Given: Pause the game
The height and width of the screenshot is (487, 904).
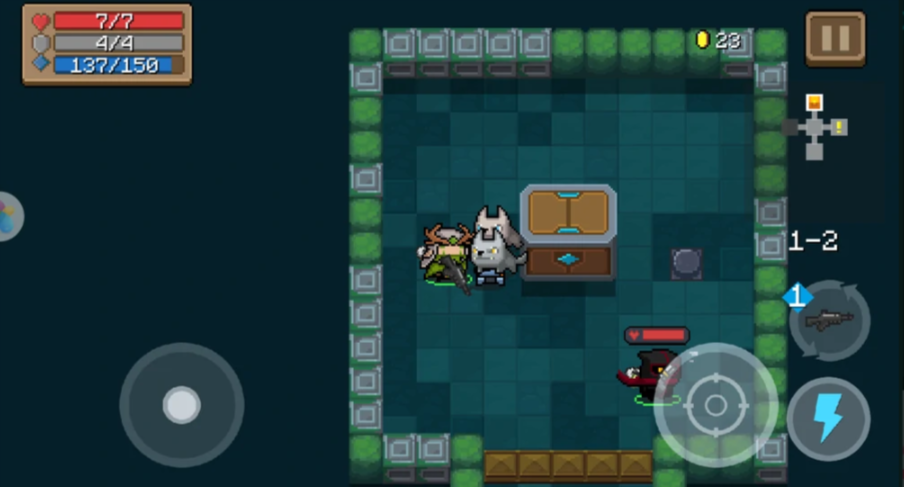Looking at the screenshot, I should [835, 39].
